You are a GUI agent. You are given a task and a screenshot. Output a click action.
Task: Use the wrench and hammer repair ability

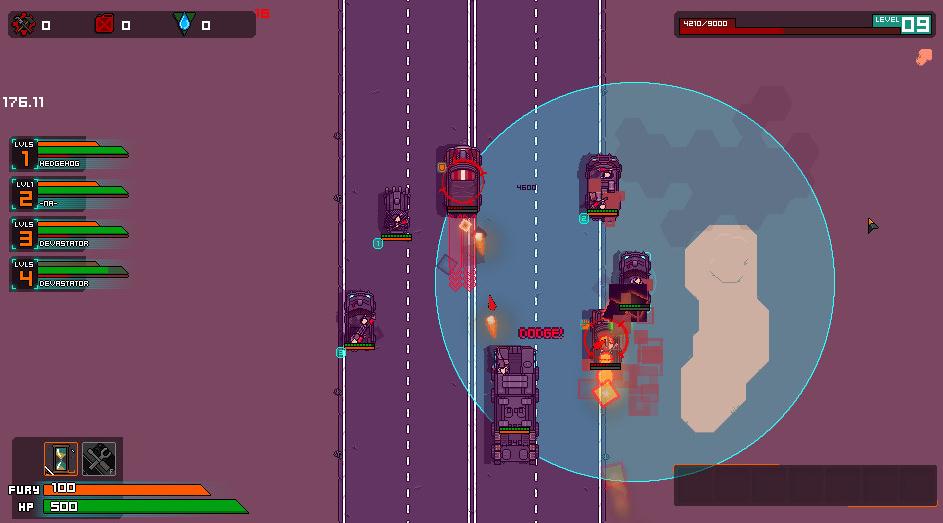[x=99, y=459]
